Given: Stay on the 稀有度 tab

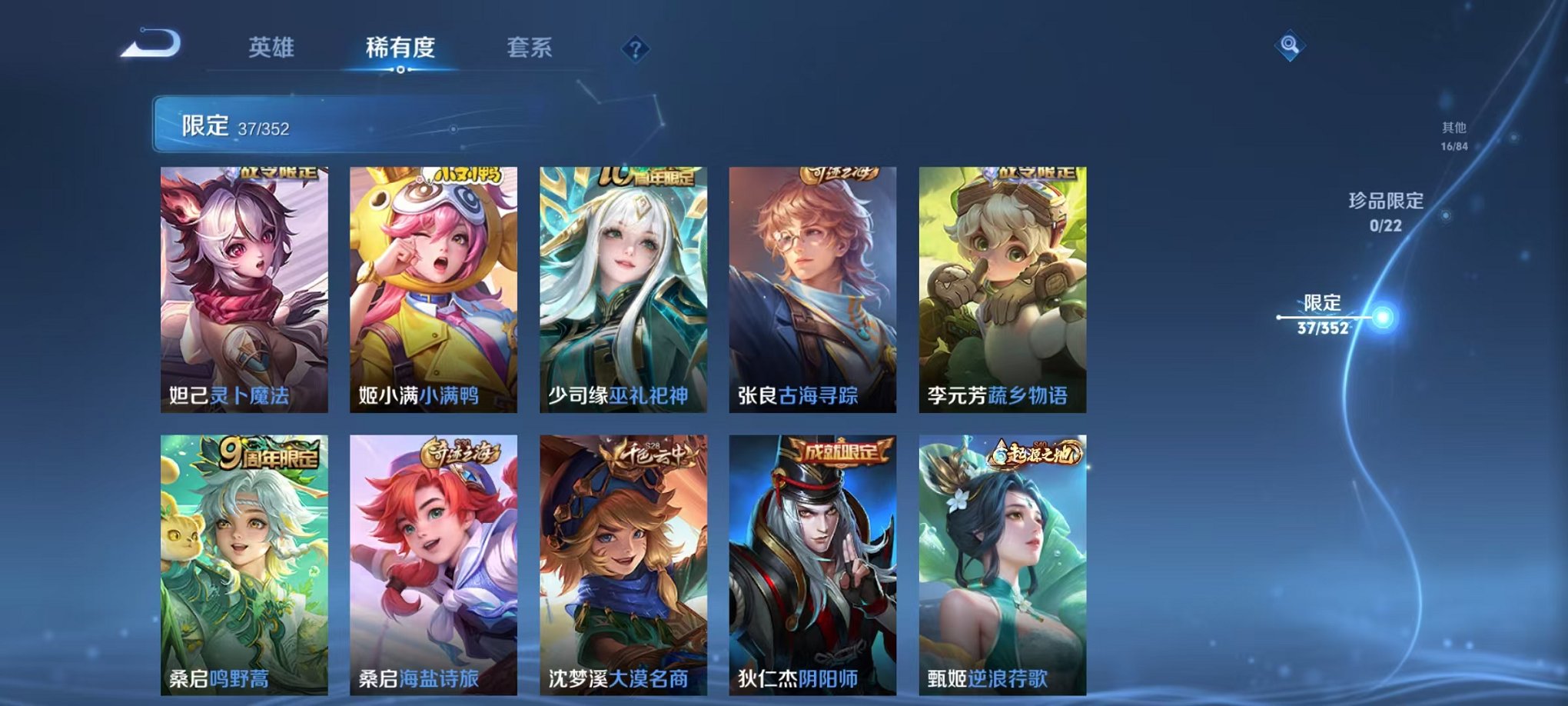Looking at the screenshot, I should (399, 48).
